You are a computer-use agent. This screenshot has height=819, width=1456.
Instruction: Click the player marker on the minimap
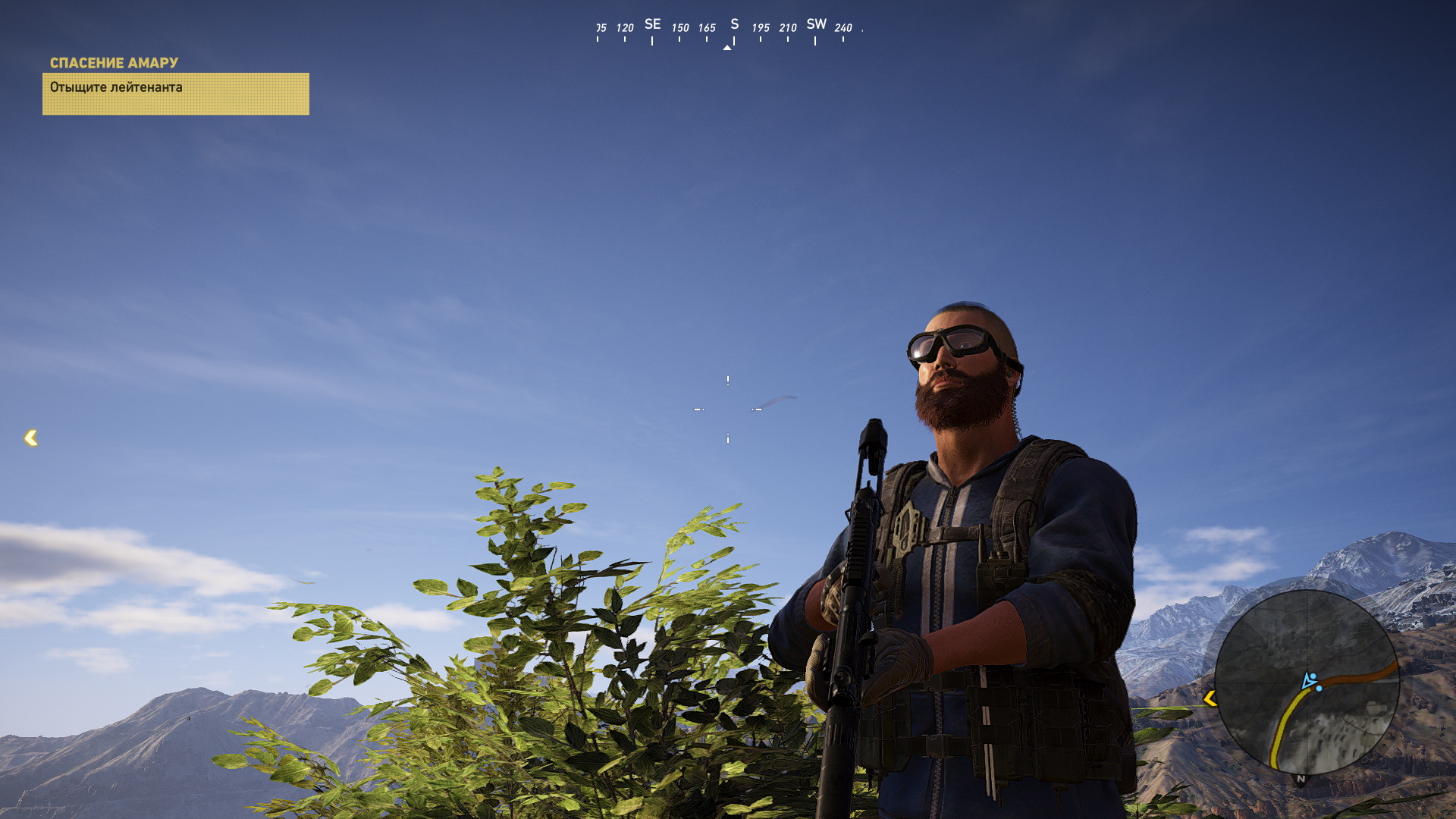click(1307, 682)
